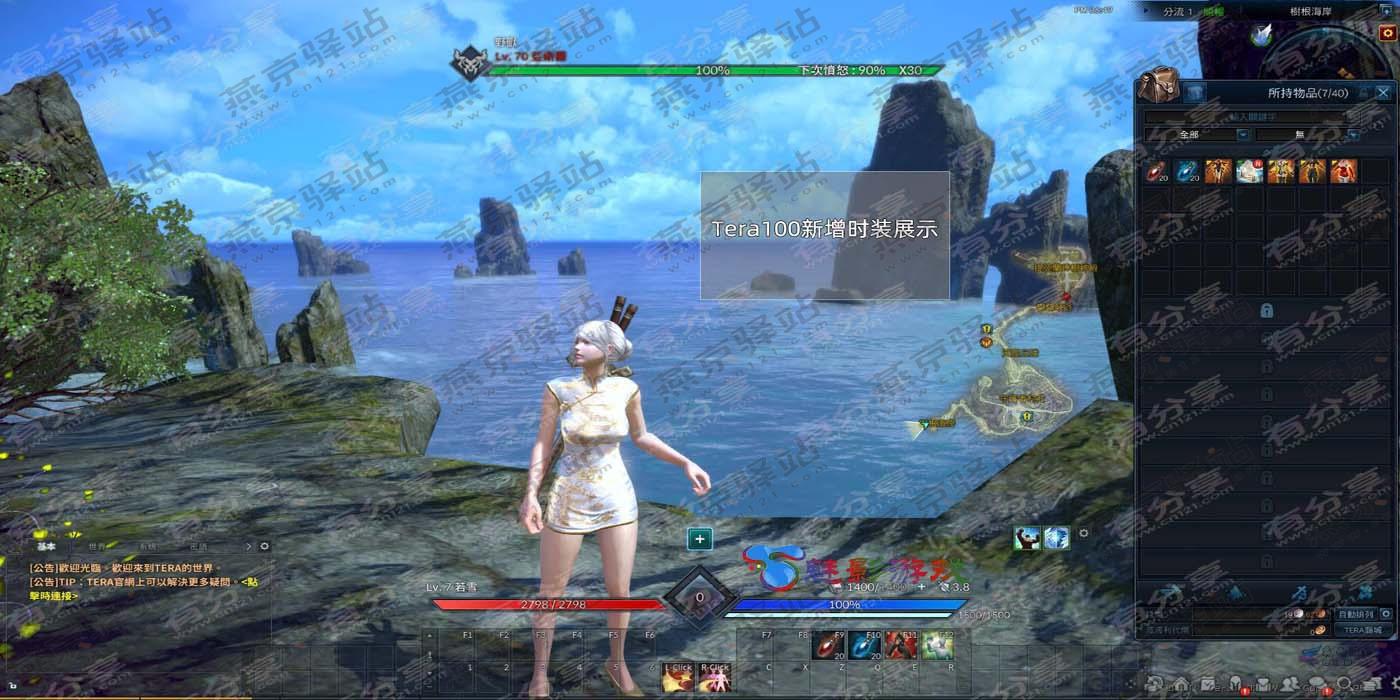The height and width of the screenshot is (700, 1400).
Task: Switch to the "基本" chat tab
Action: pos(47,547)
